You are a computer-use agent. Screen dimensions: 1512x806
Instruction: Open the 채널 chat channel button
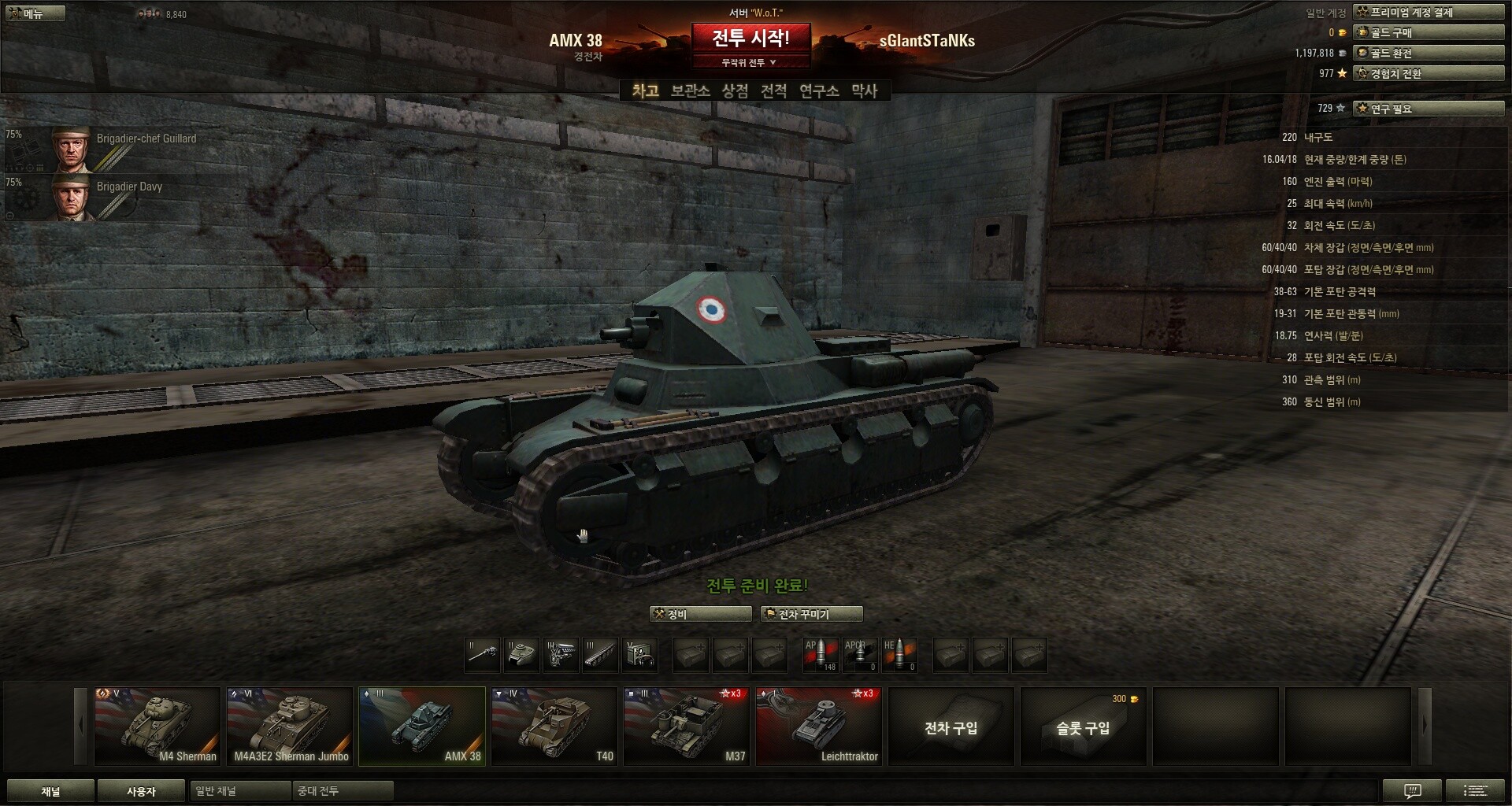tap(50, 791)
